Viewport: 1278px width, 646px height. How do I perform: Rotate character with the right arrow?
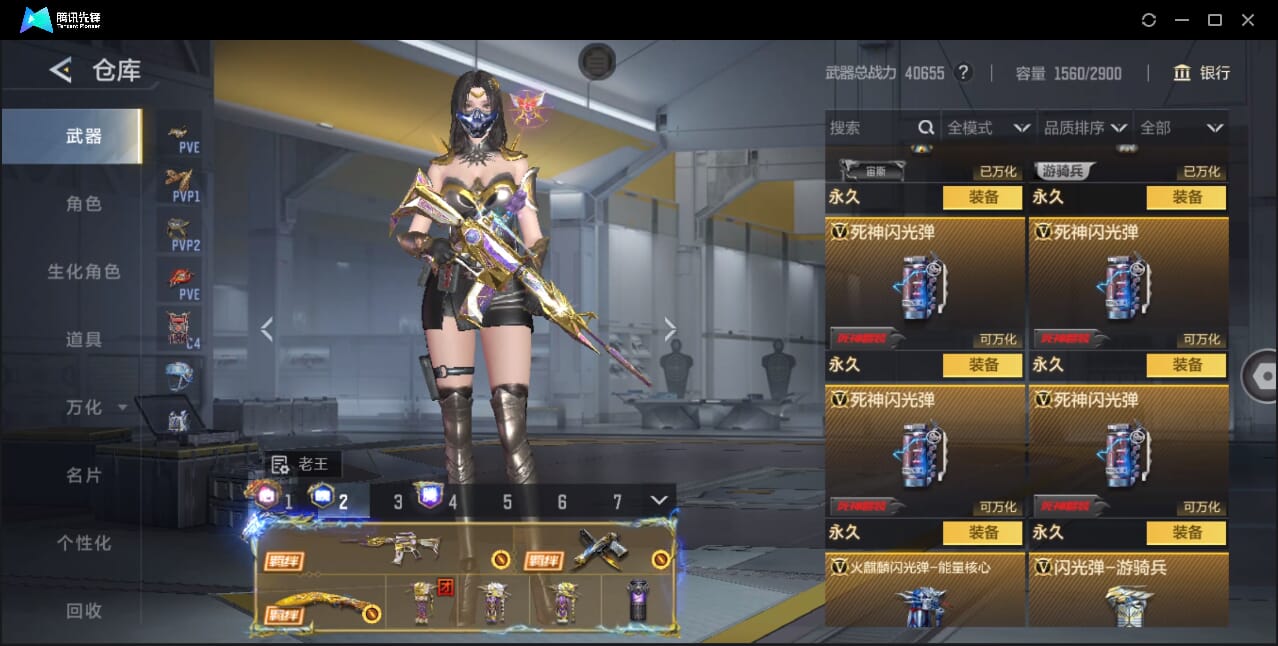(670, 328)
